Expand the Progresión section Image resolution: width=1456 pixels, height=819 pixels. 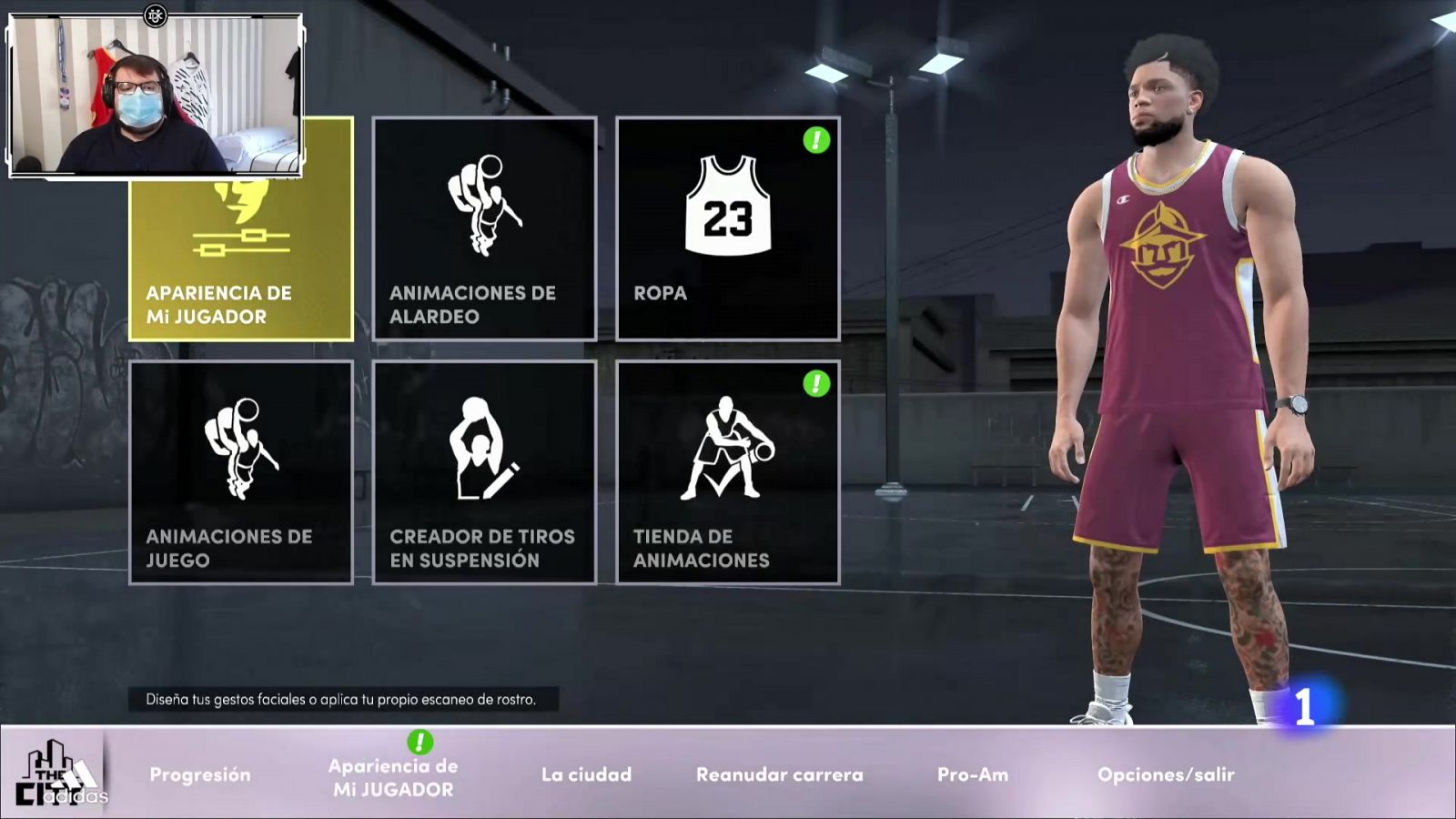tap(199, 775)
